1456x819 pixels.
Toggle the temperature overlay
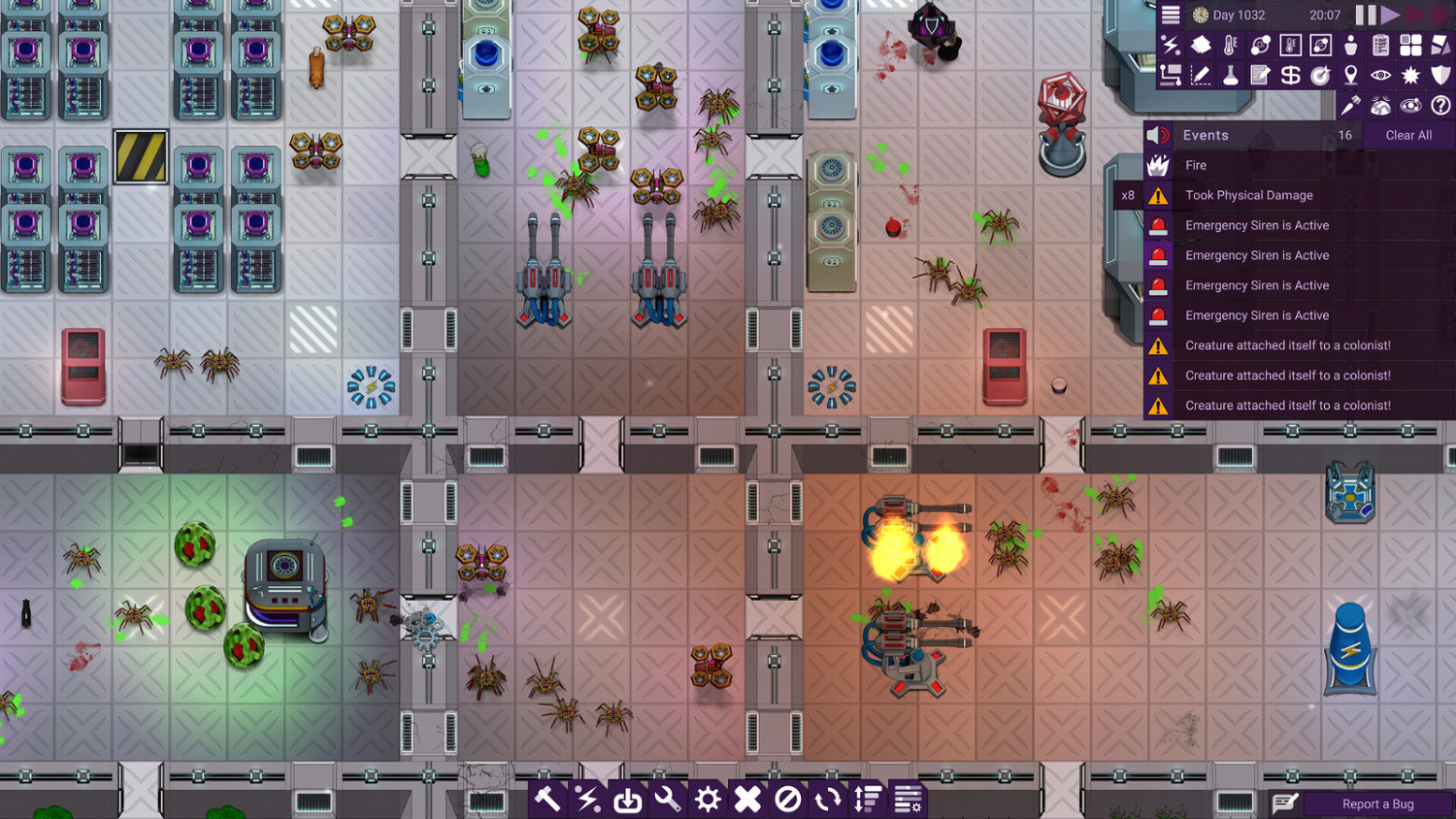[1229, 45]
